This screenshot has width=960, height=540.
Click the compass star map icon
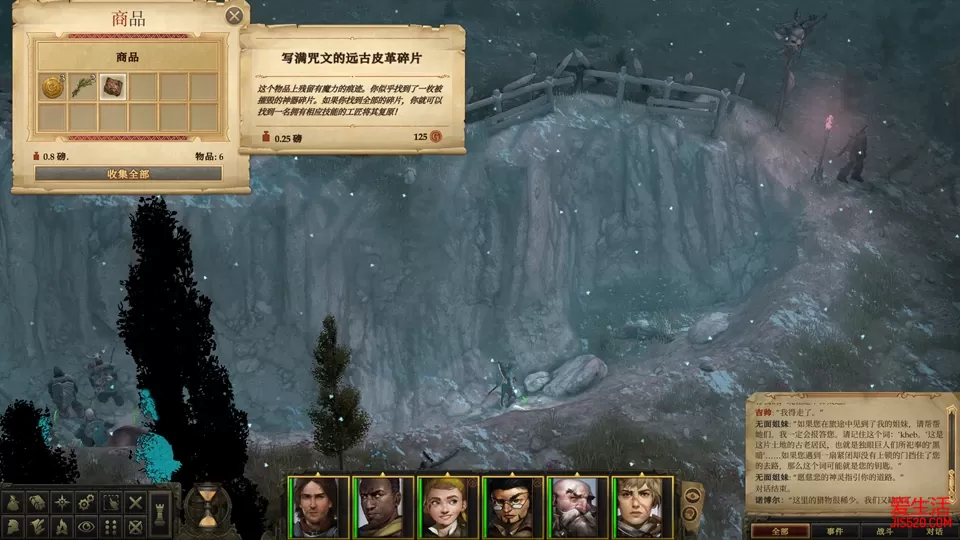tap(62, 501)
